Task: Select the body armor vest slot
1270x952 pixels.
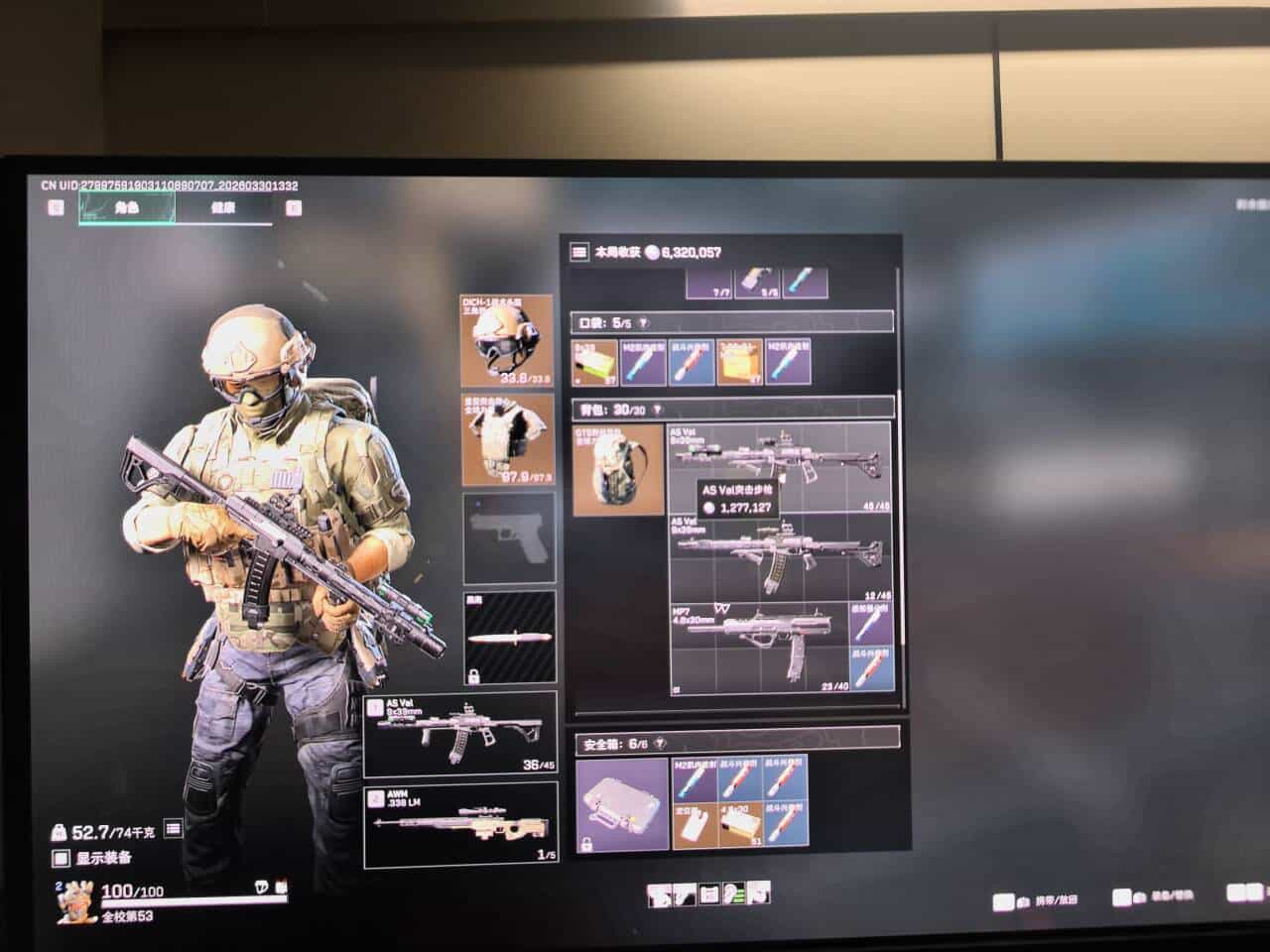Action: coord(507,439)
